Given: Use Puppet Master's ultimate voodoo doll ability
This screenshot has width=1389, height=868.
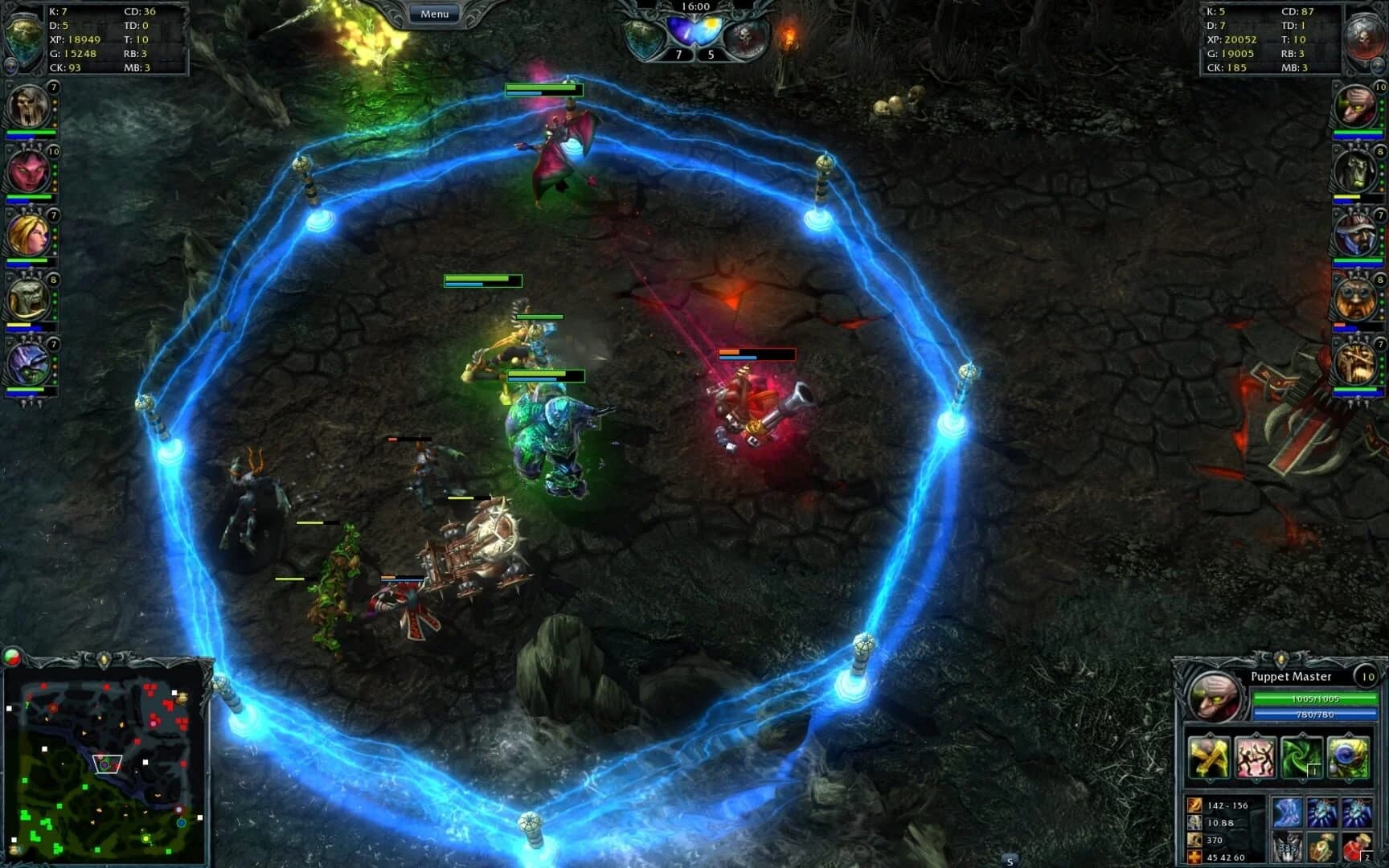Looking at the screenshot, I should click(1346, 756).
